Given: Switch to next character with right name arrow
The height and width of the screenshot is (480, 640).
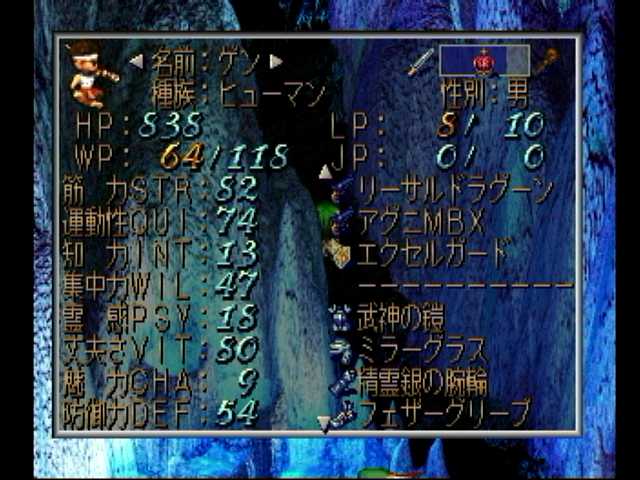Looking at the screenshot, I should [277, 62].
